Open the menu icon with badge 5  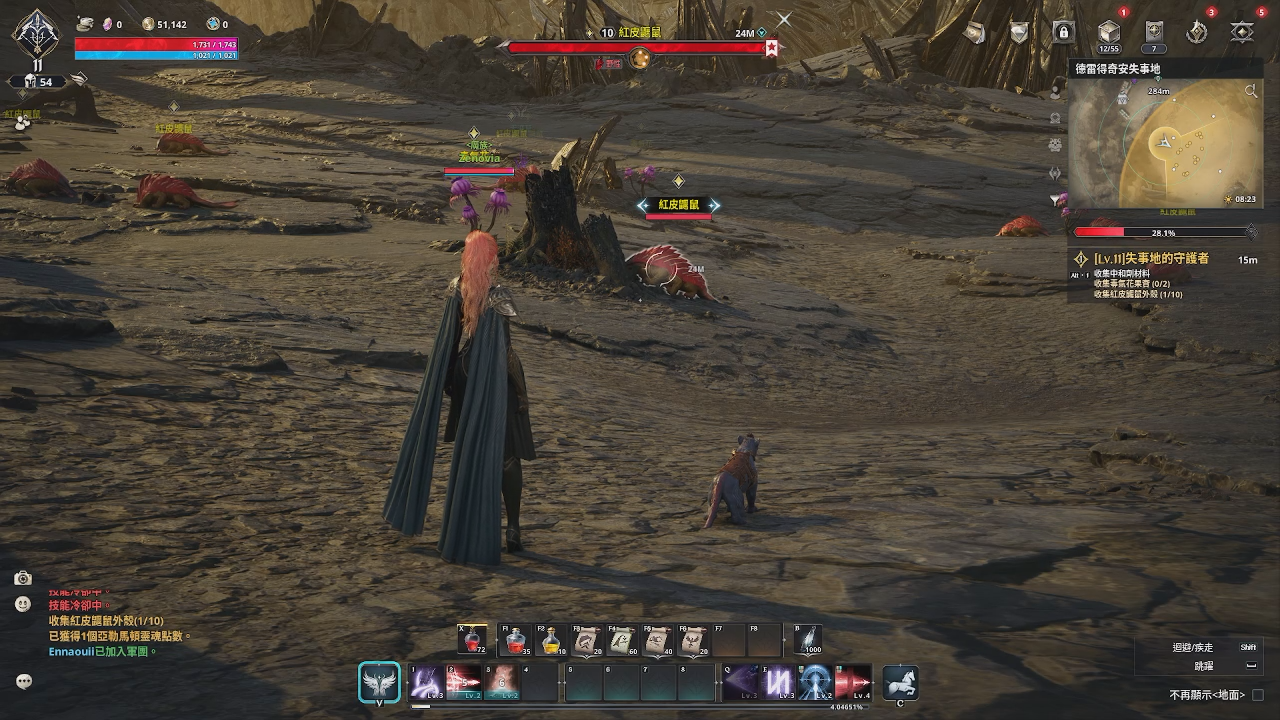(x=1242, y=33)
